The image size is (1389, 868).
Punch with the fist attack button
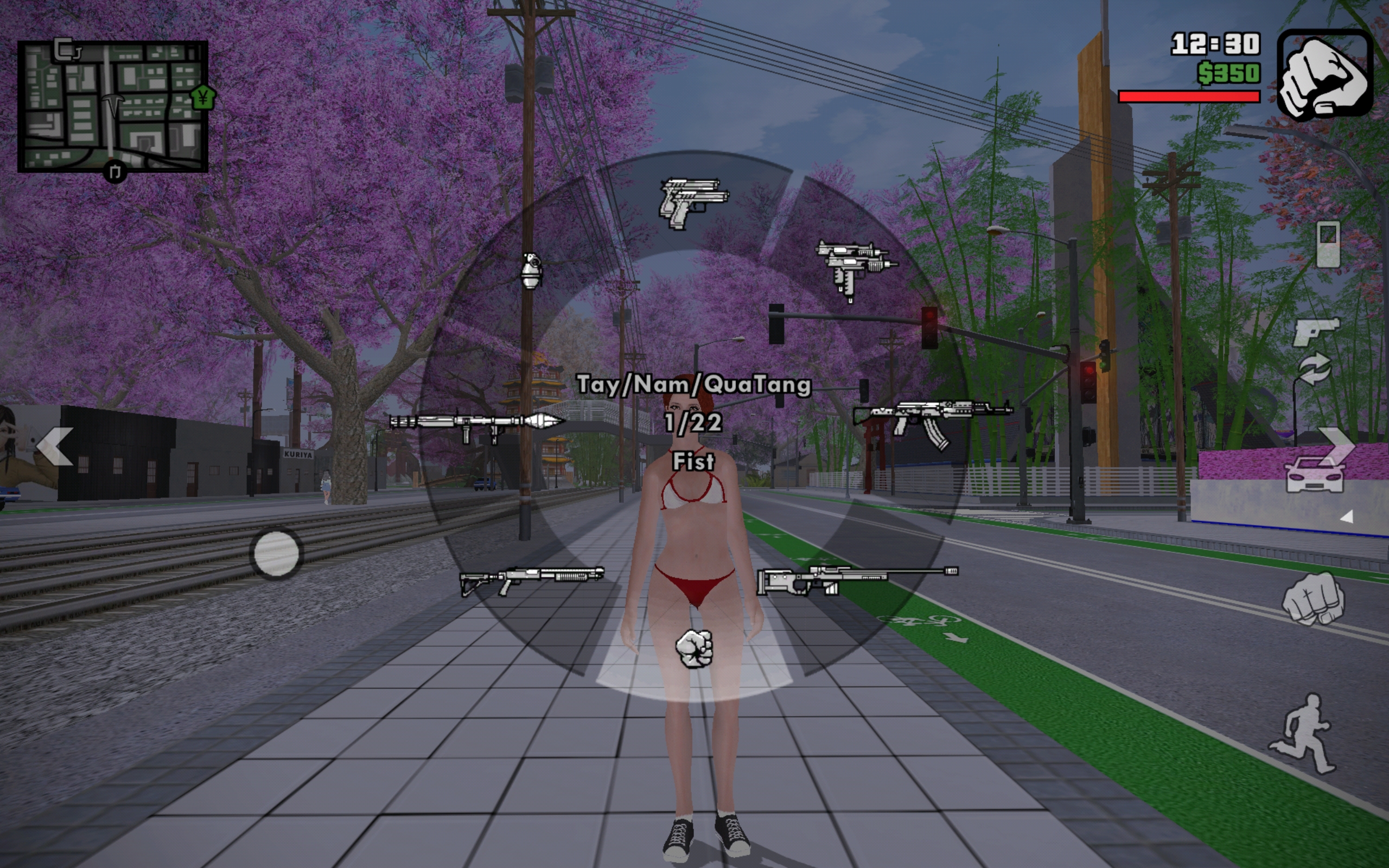(x=1313, y=599)
